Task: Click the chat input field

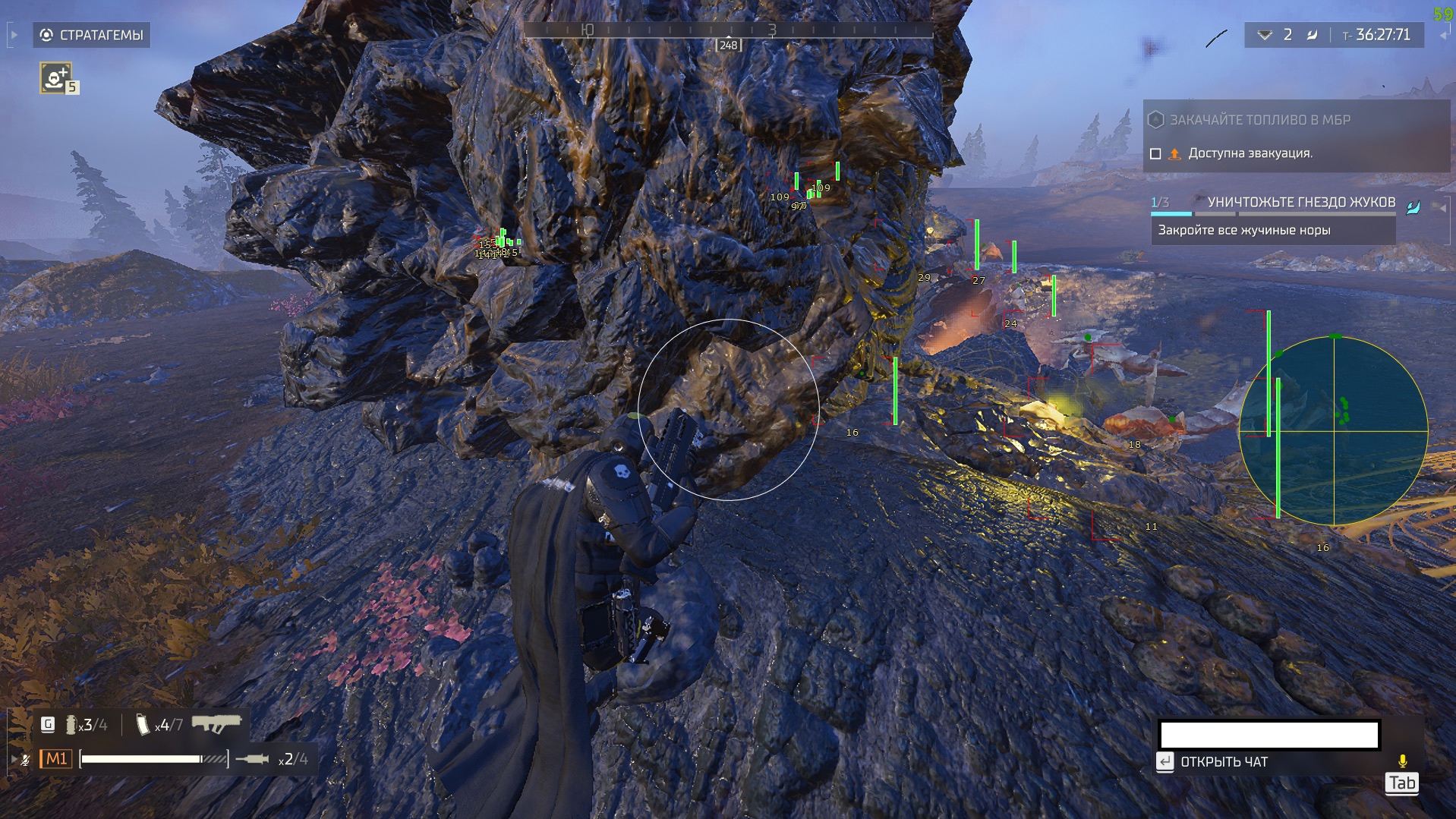Action: click(1268, 735)
